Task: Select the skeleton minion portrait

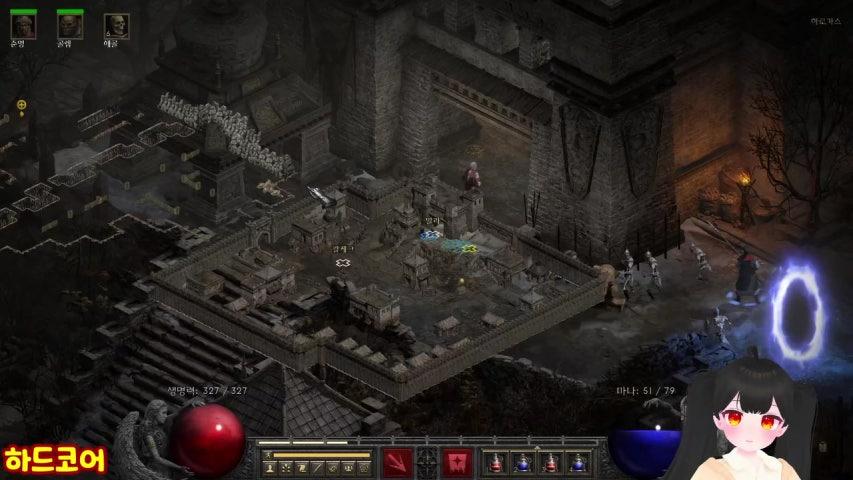Action: pyautogui.click(x=116, y=26)
